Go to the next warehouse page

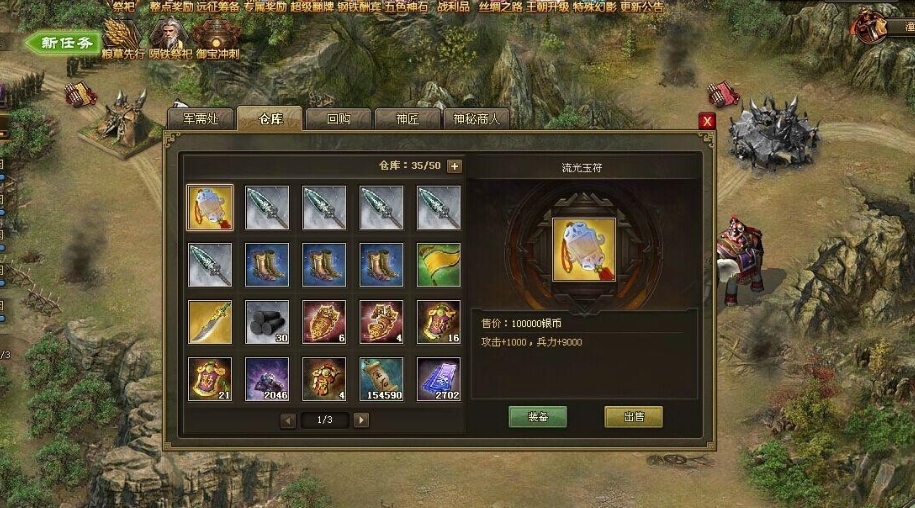click(x=361, y=420)
